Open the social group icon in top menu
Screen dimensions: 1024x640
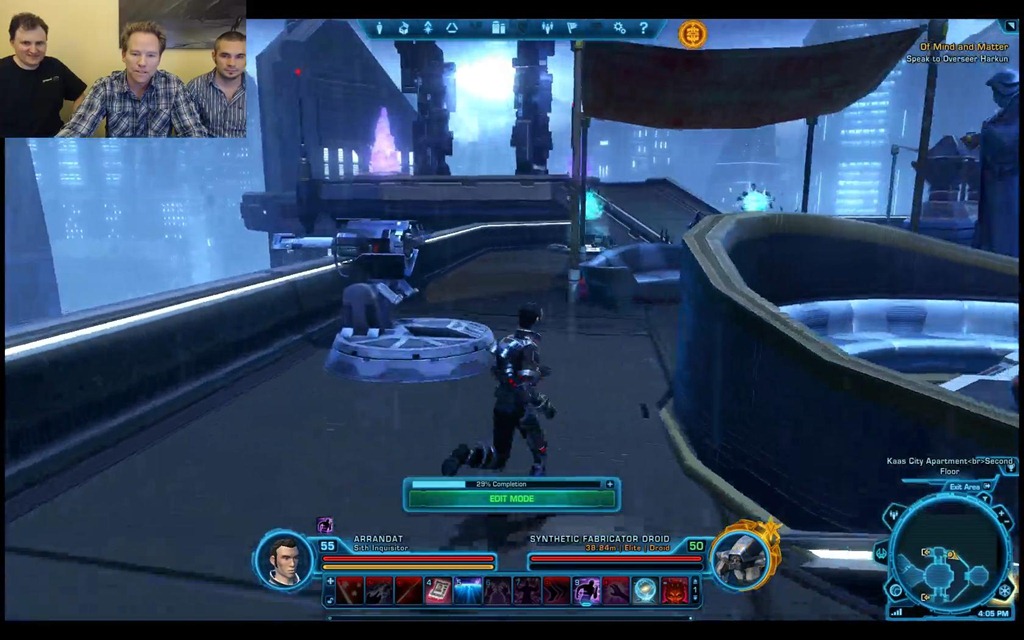(547, 28)
